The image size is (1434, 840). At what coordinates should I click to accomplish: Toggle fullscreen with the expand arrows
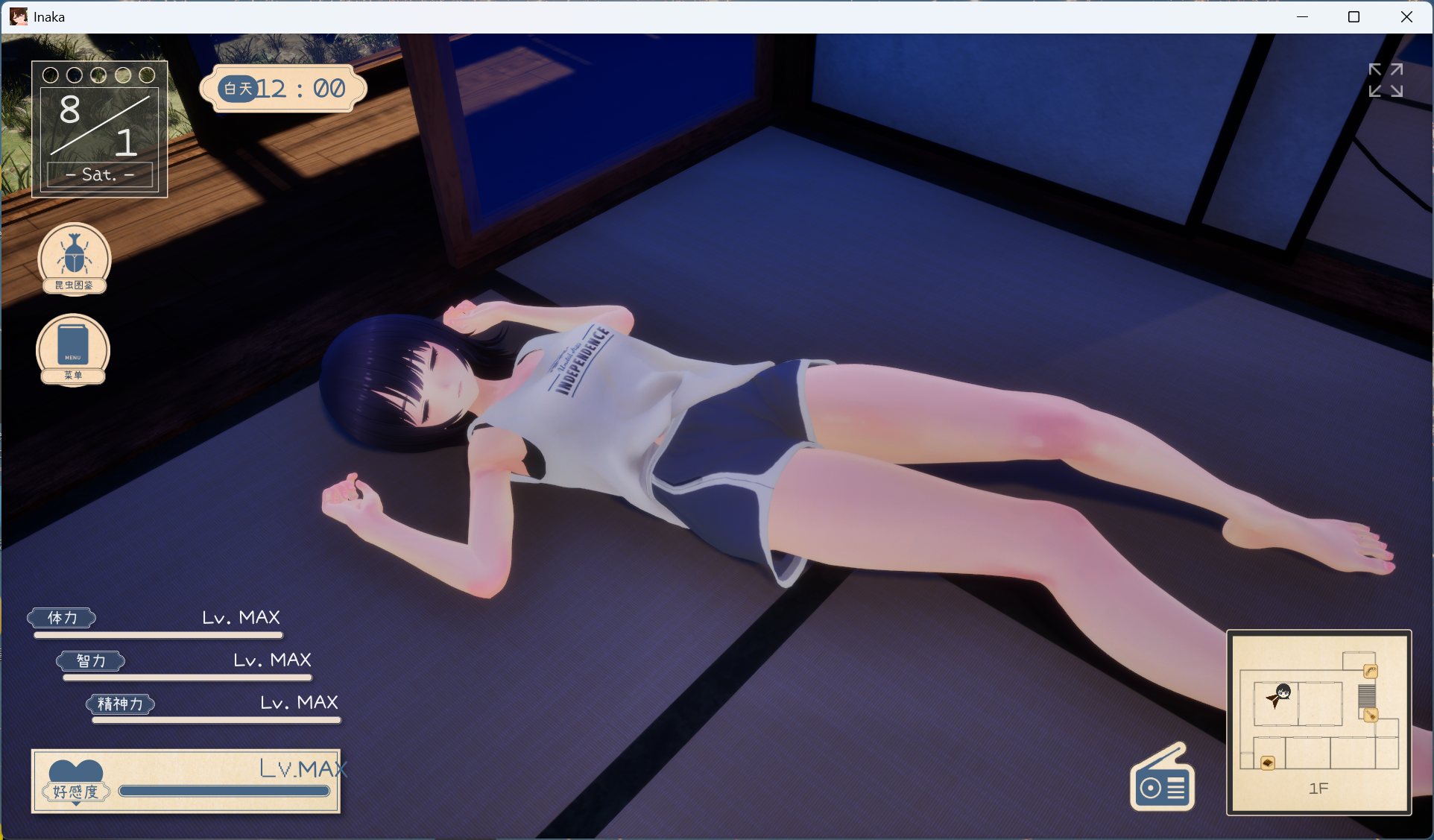tap(1386, 80)
